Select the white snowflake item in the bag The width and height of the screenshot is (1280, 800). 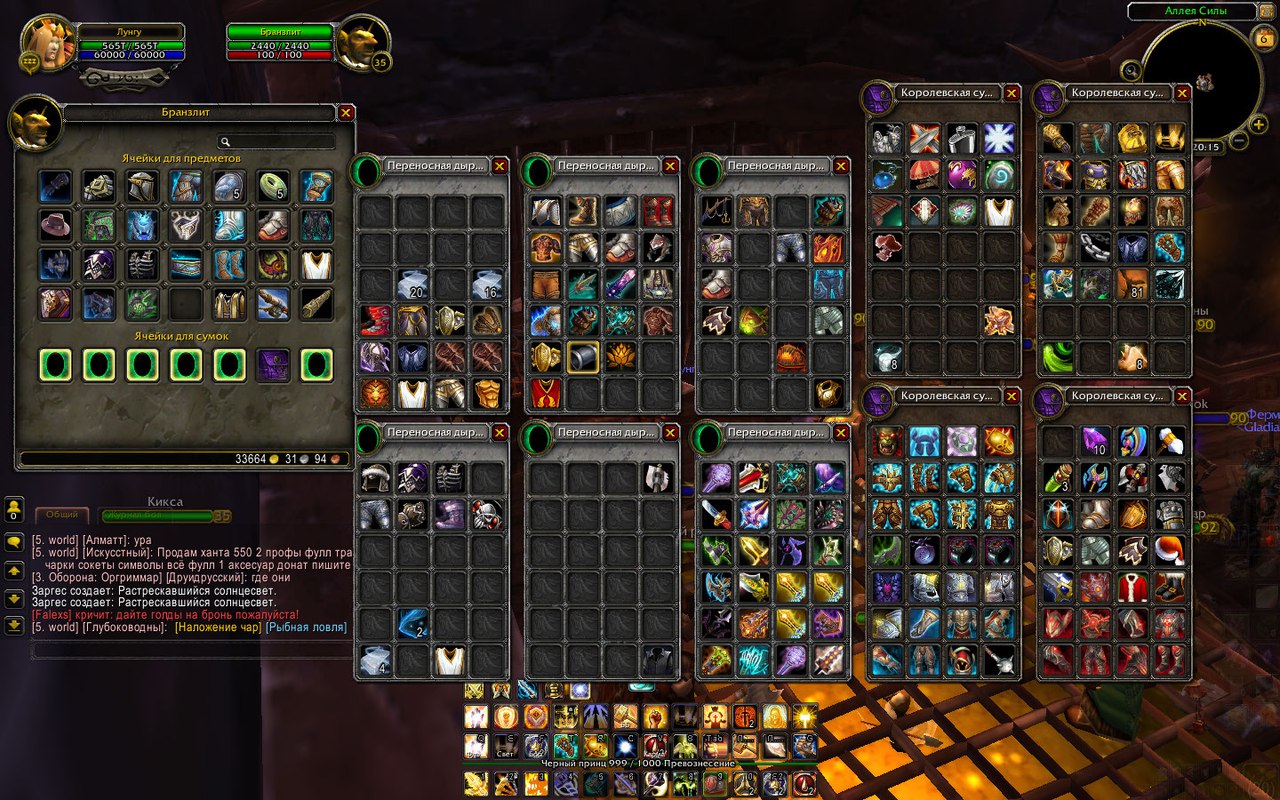click(998, 139)
